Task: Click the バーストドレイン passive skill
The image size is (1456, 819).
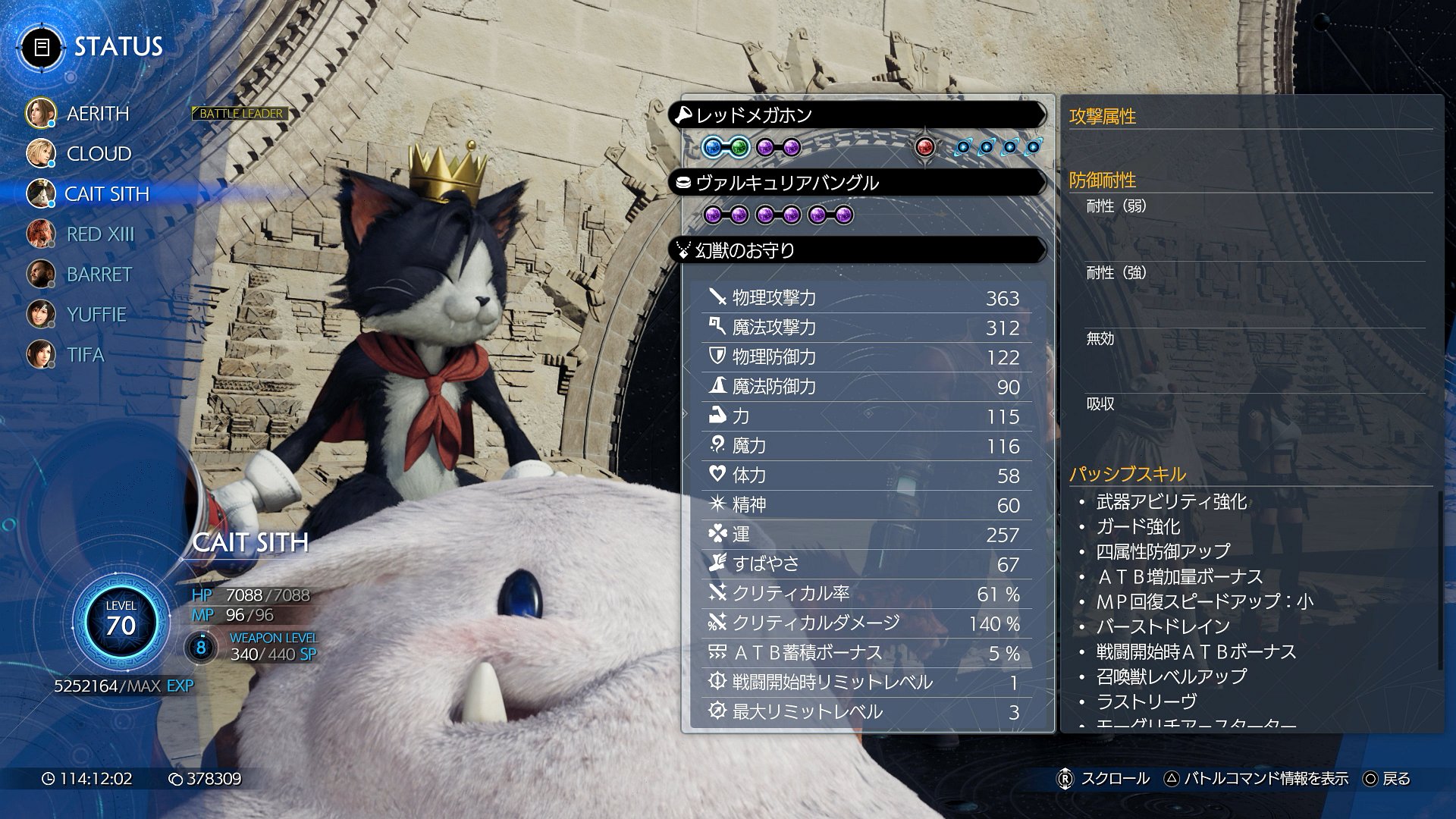Action: click(1163, 626)
